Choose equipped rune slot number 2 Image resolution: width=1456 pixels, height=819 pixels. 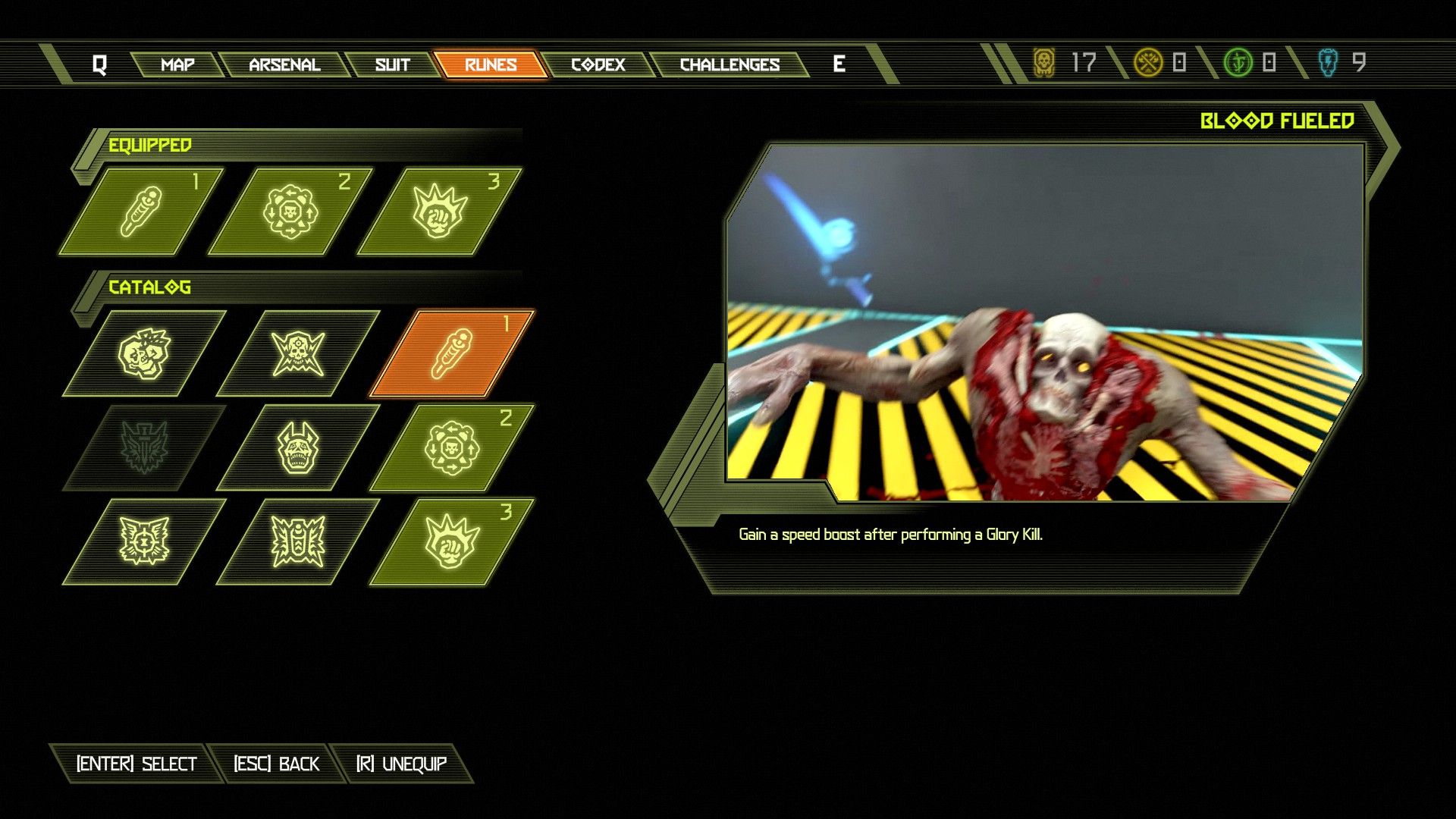[x=290, y=211]
